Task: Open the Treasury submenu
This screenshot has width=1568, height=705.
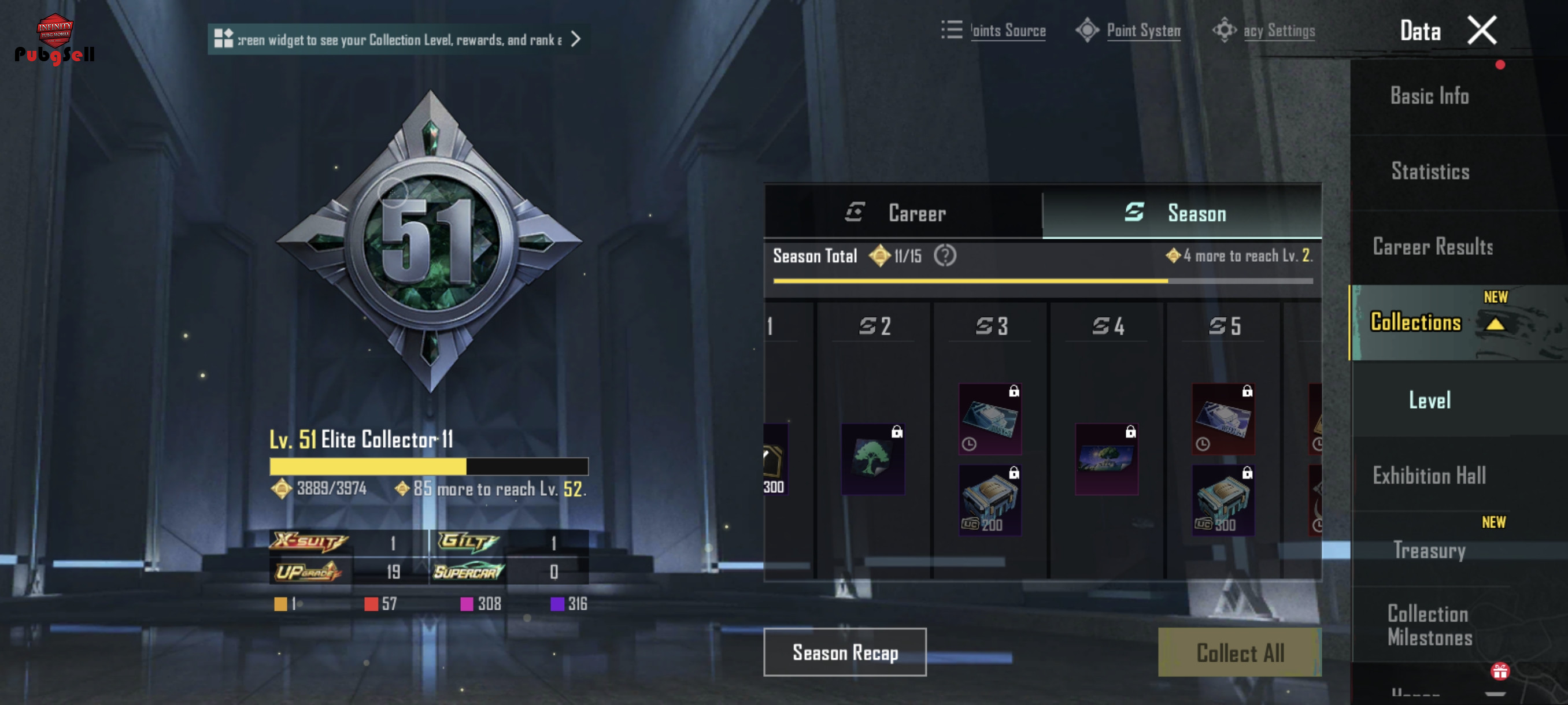Action: pos(1429,551)
